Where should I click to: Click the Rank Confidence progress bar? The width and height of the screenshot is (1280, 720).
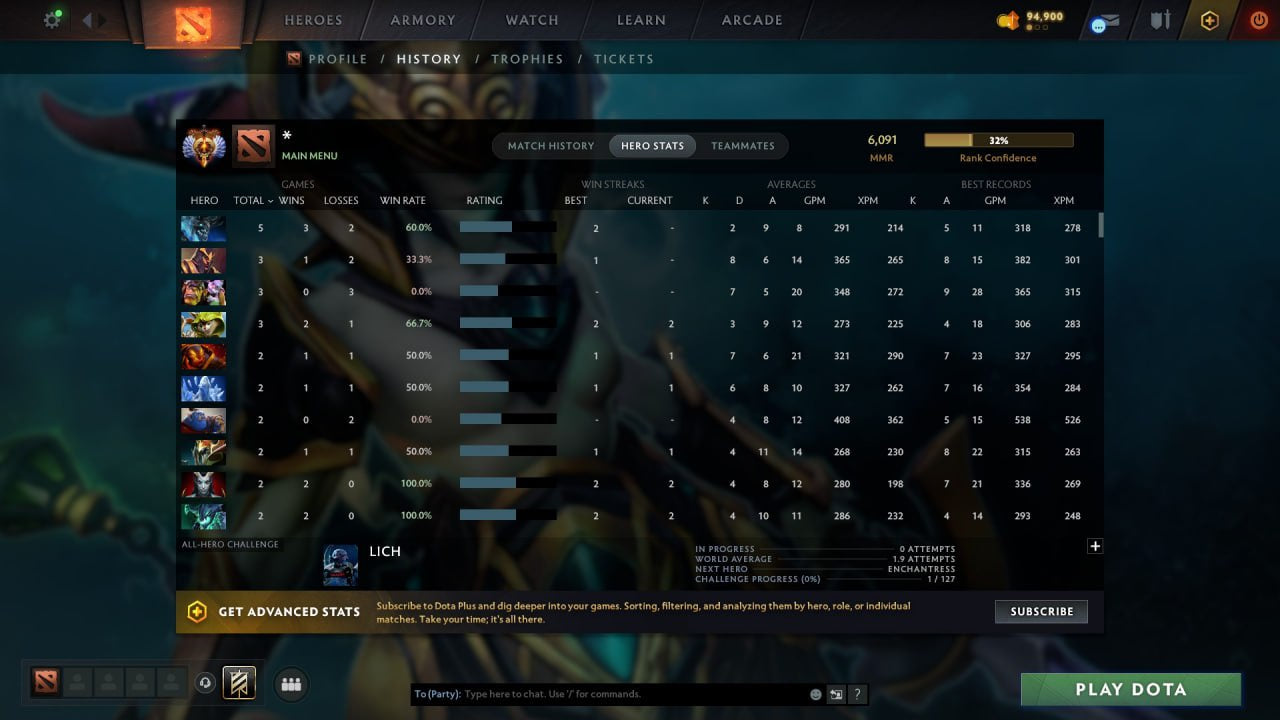(1000, 139)
